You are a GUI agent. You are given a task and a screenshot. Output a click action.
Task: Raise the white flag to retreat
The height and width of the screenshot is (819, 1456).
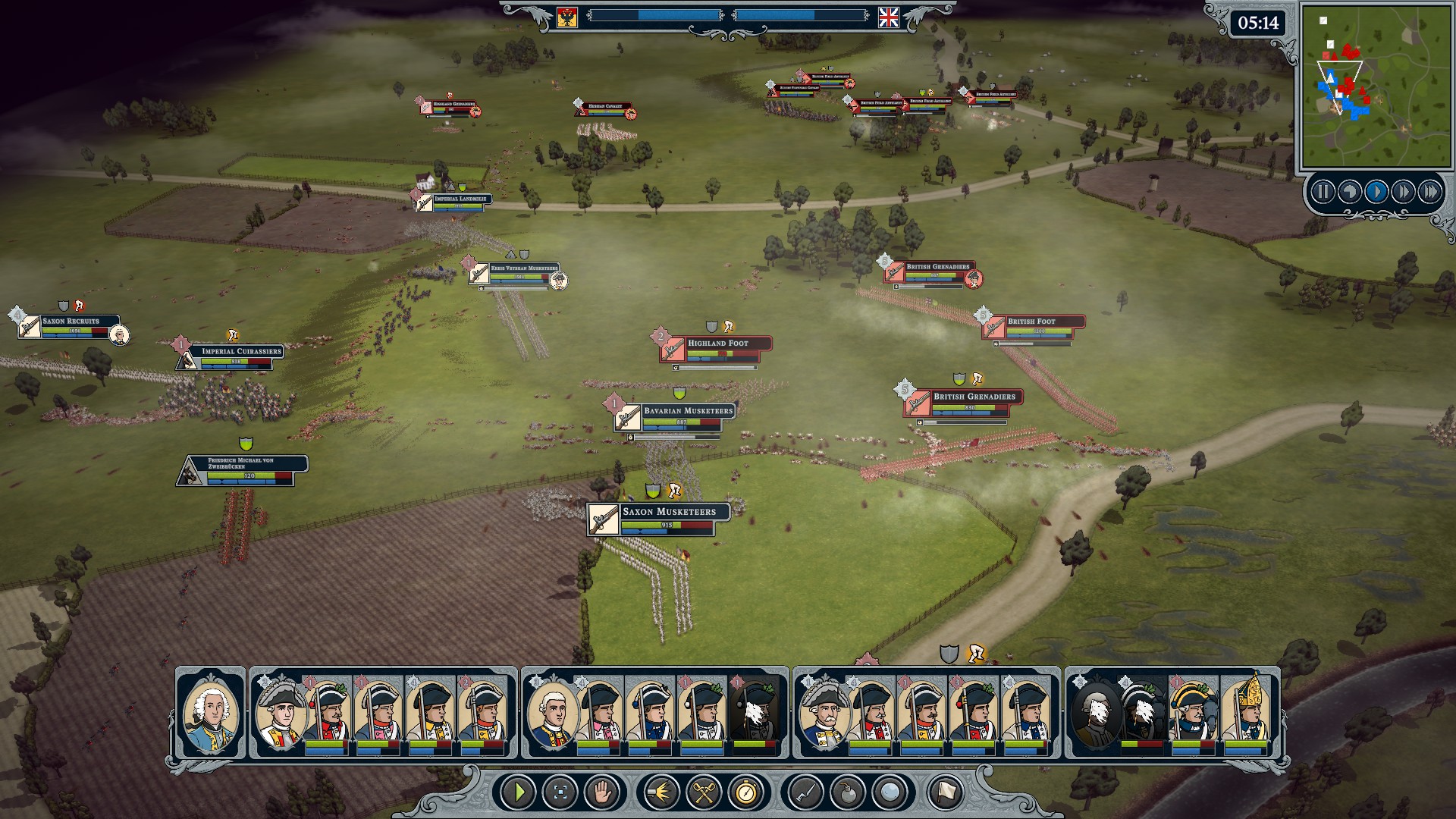coord(945,793)
